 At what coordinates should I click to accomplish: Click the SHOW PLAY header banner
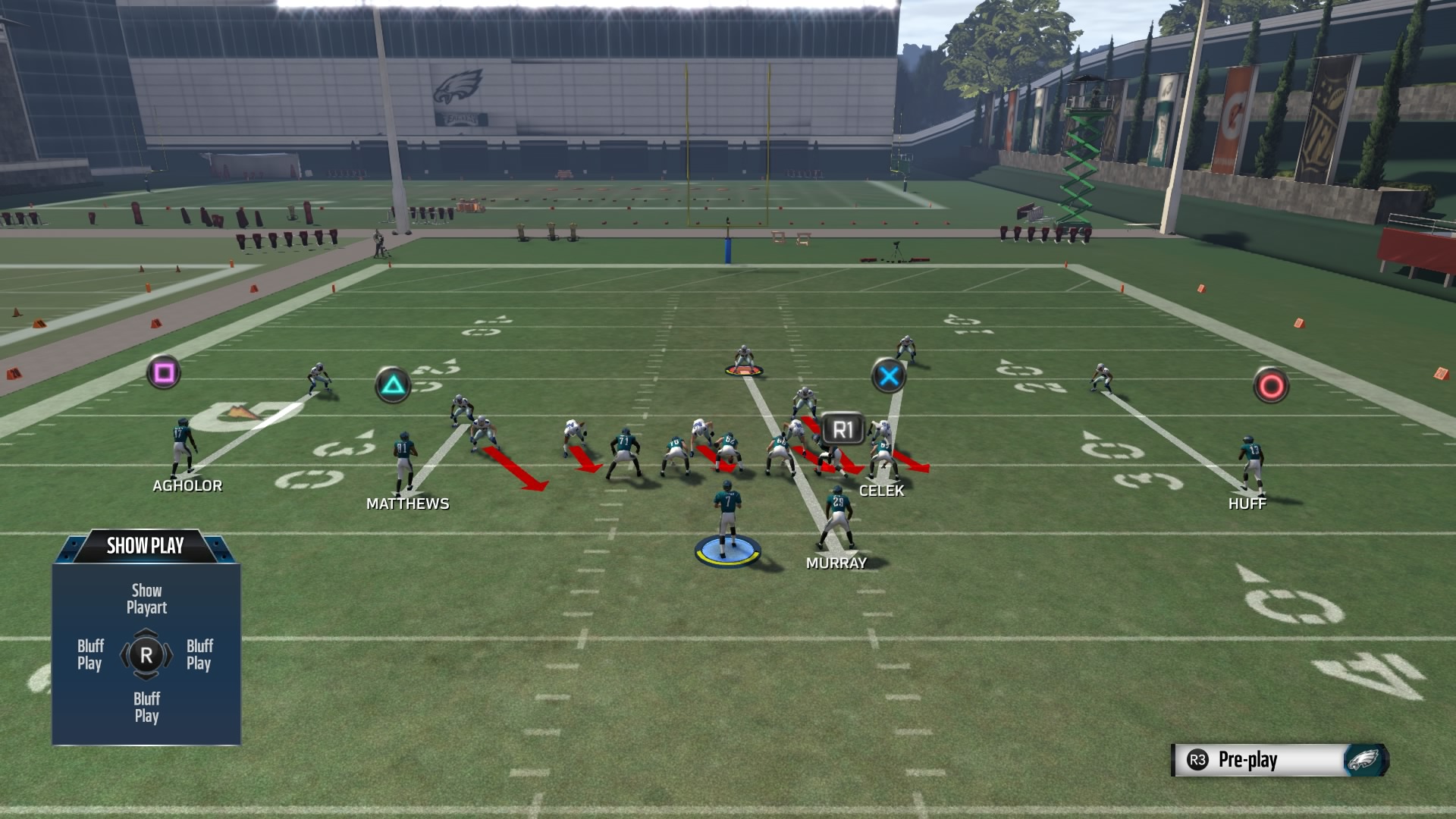(146, 545)
